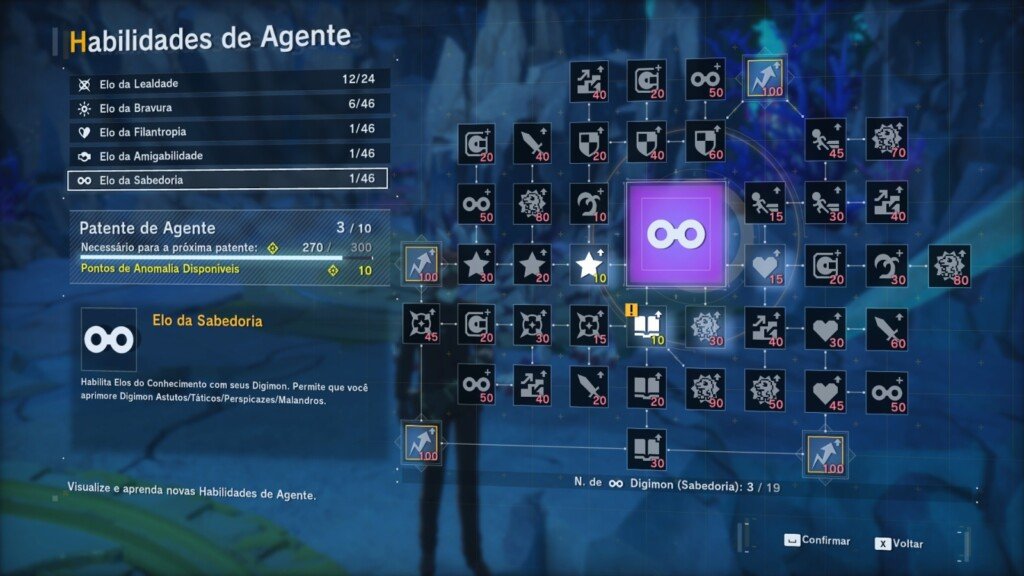Choose the crosshair skill costing 45
1024x576 pixels.
point(422,324)
